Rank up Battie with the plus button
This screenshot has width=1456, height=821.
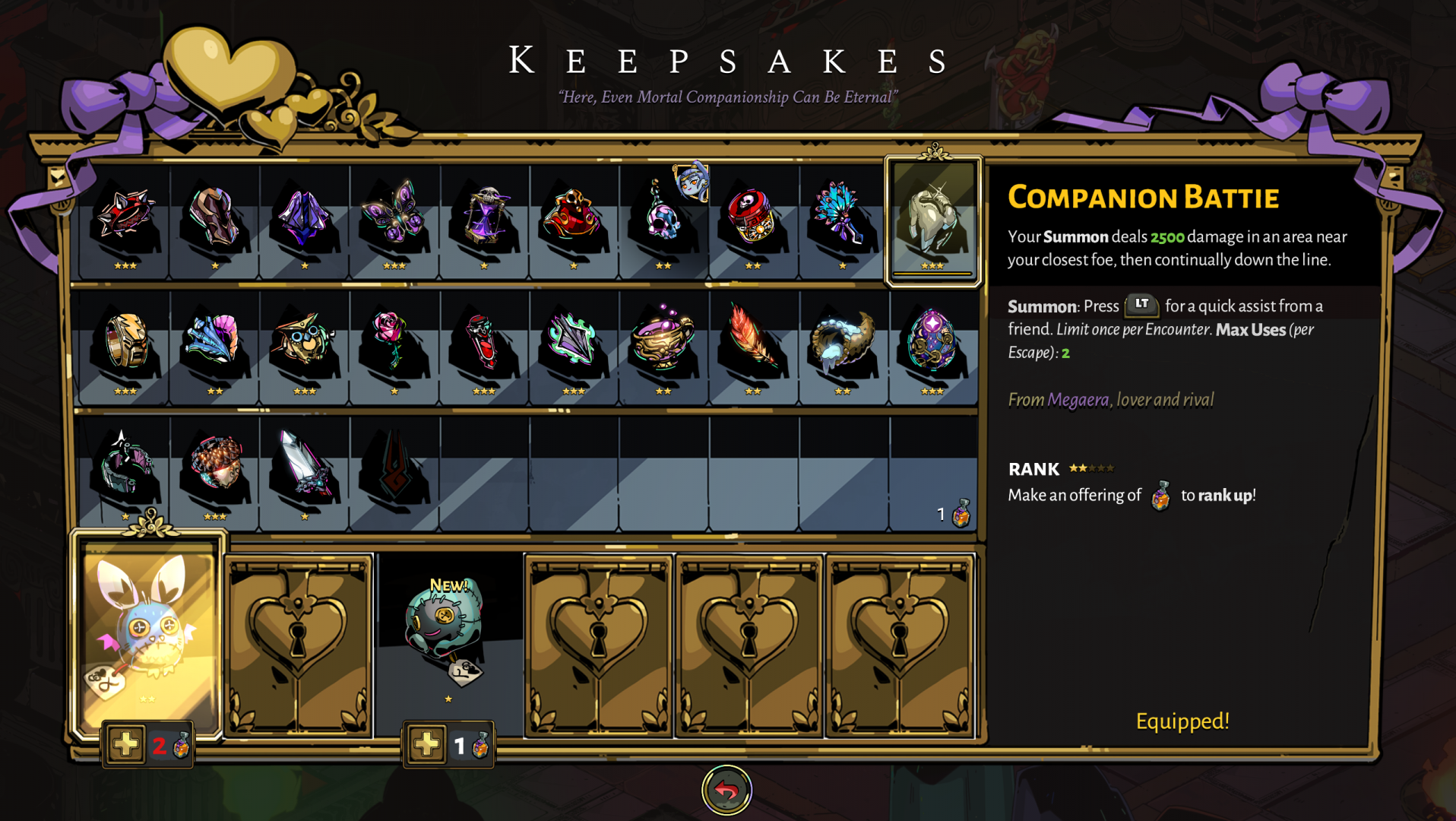[x=126, y=745]
